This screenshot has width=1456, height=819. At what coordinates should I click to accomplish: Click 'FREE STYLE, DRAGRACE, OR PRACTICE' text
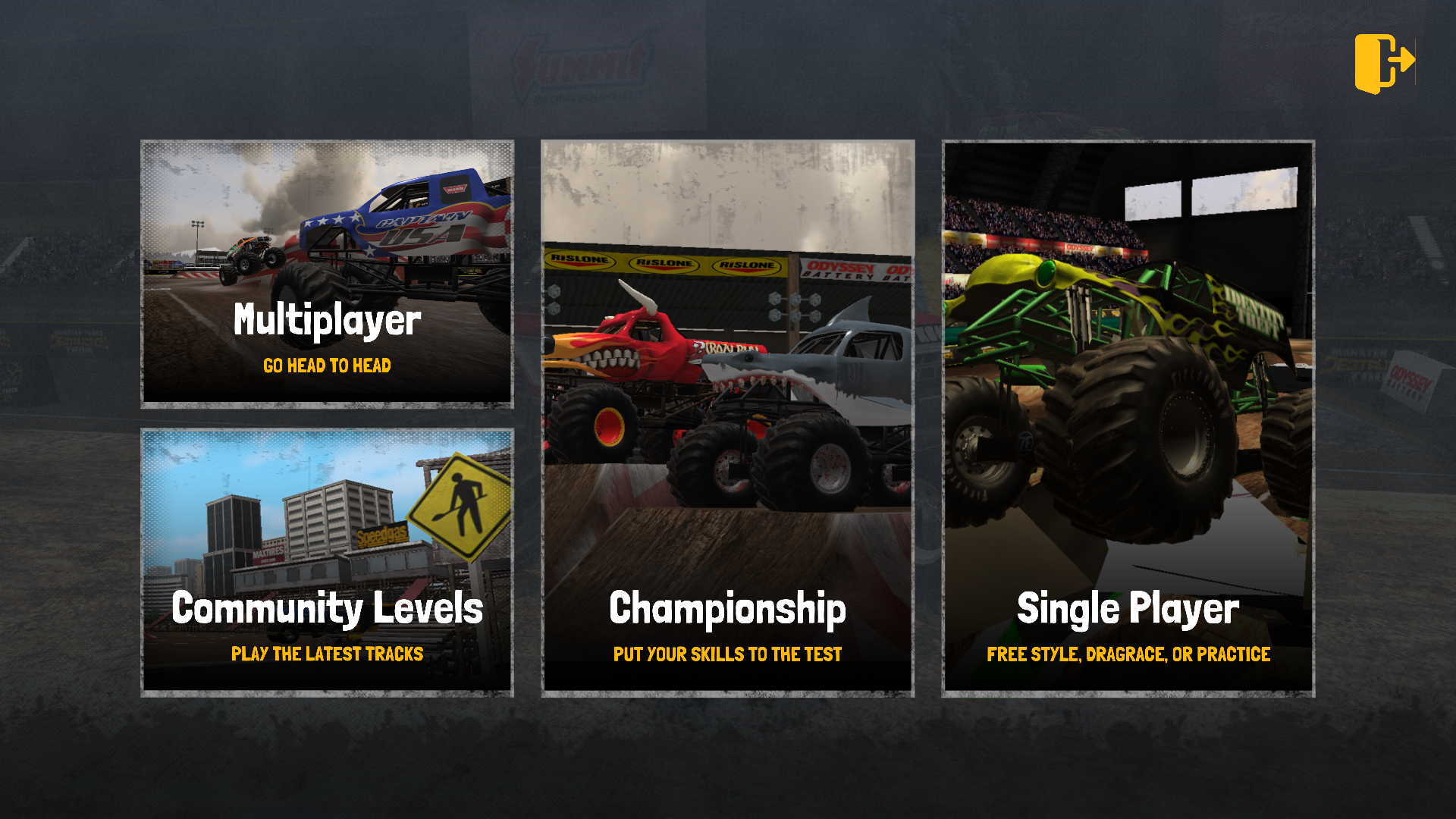coord(1128,653)
